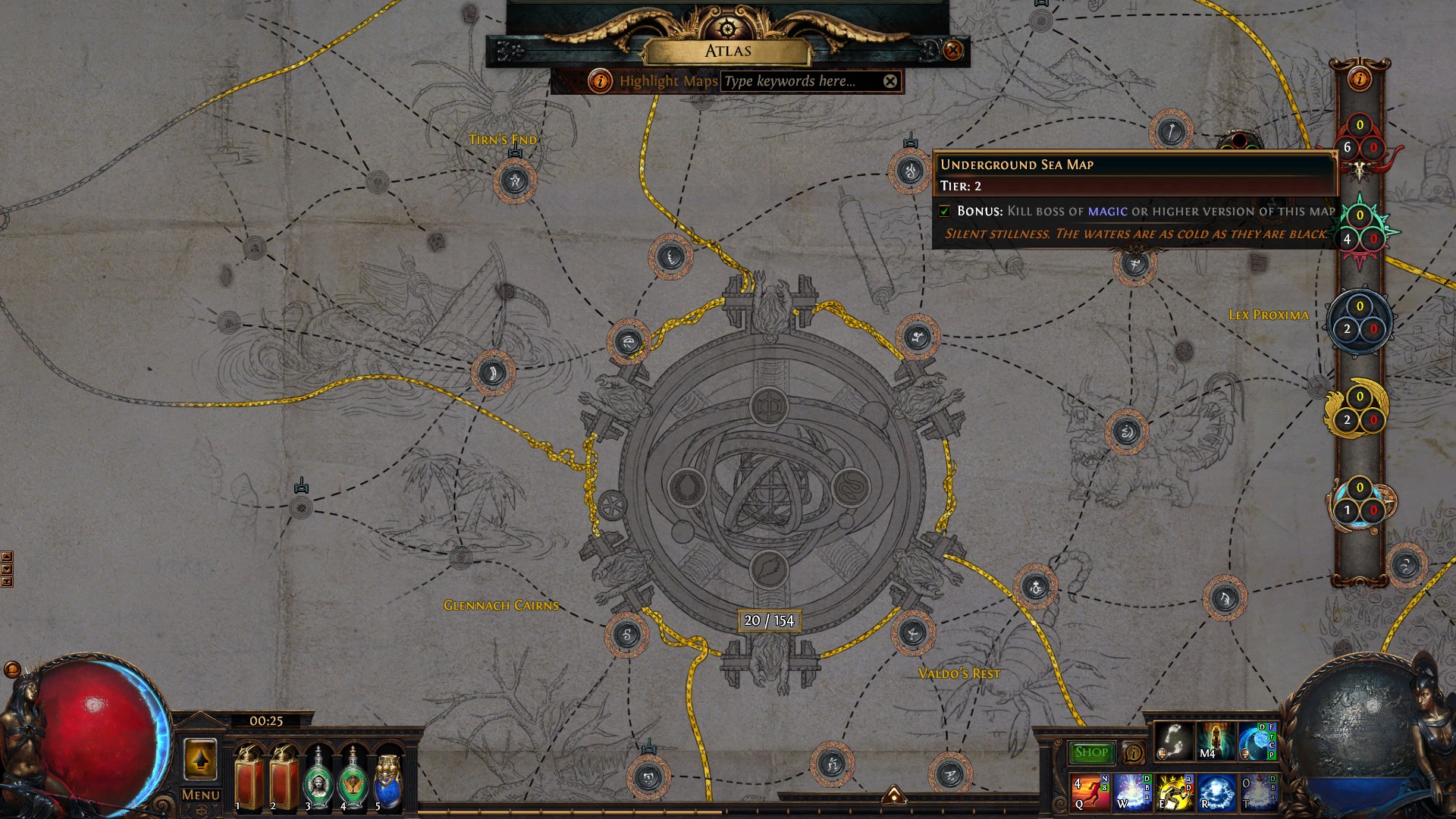The image size is (1456, 819).
Task: Select the footprints move skill slot
Action: click(x=1173, y=741)
